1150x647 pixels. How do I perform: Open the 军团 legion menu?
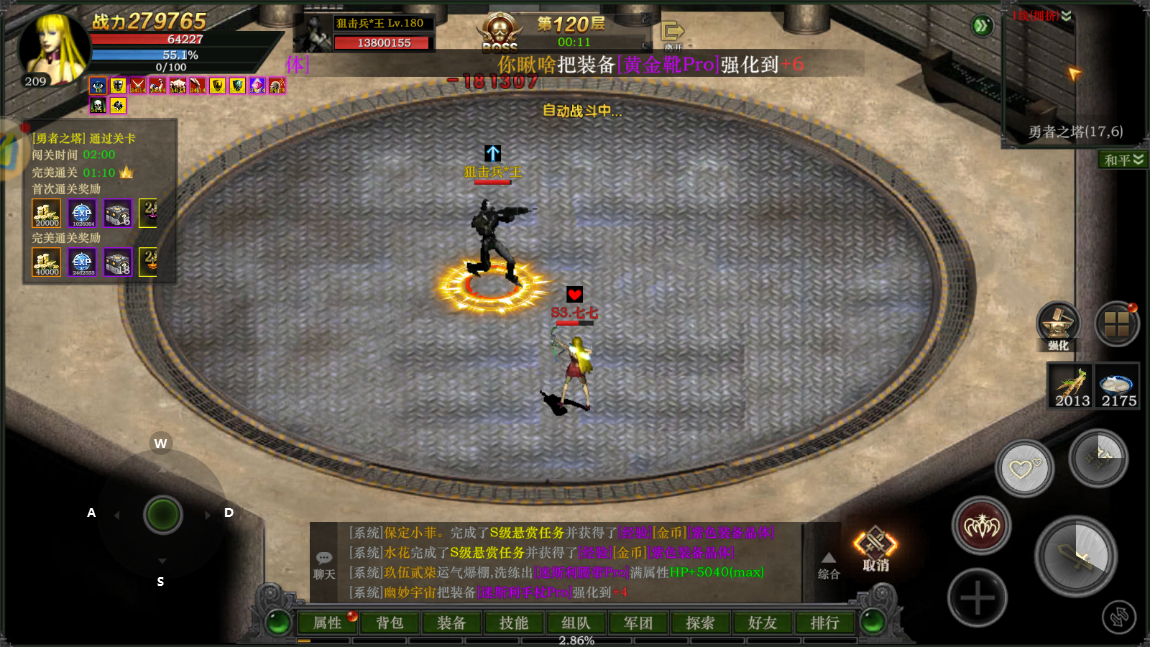(x=637, y=623)
